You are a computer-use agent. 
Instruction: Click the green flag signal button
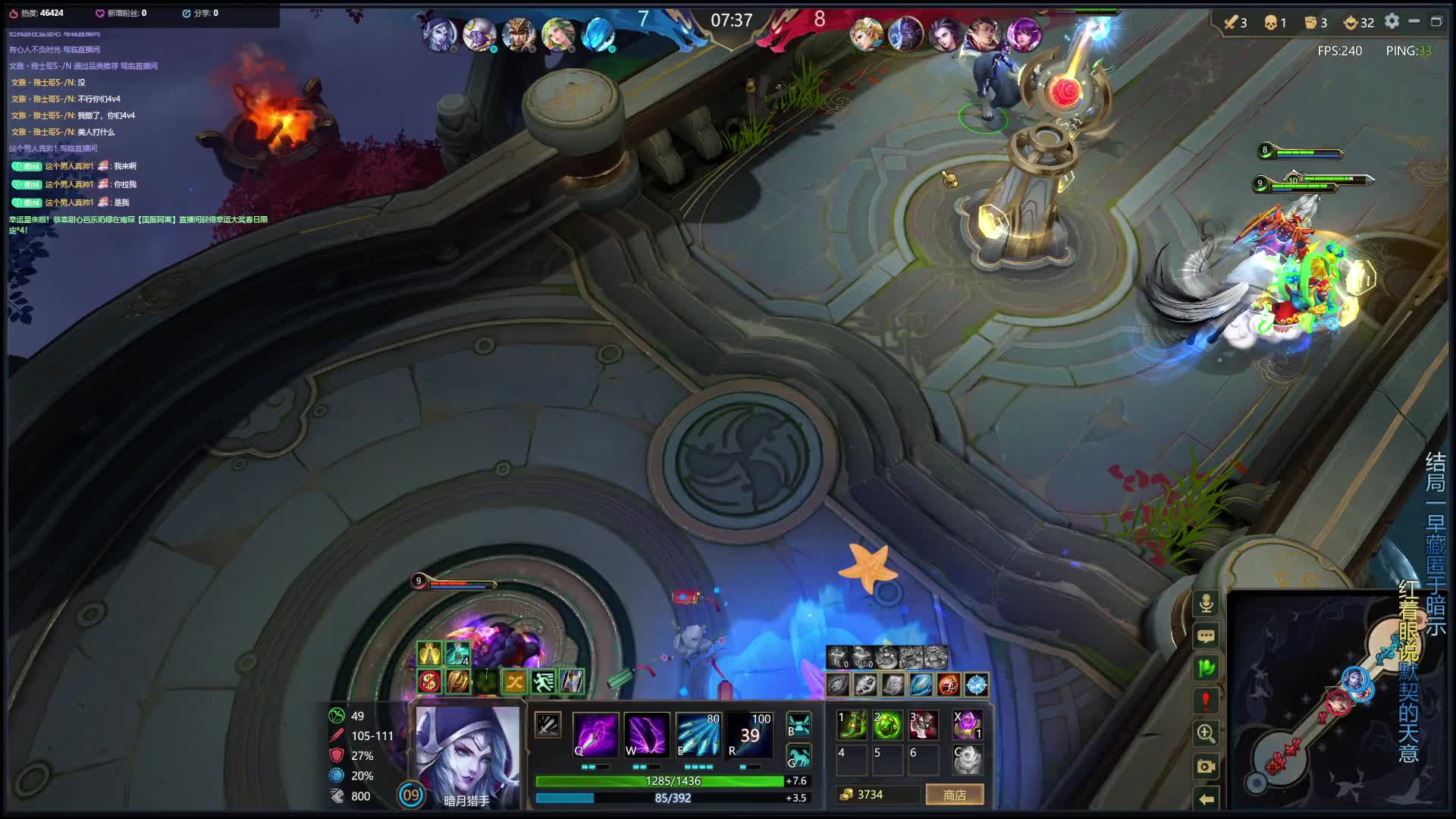tap(1206, 668)
